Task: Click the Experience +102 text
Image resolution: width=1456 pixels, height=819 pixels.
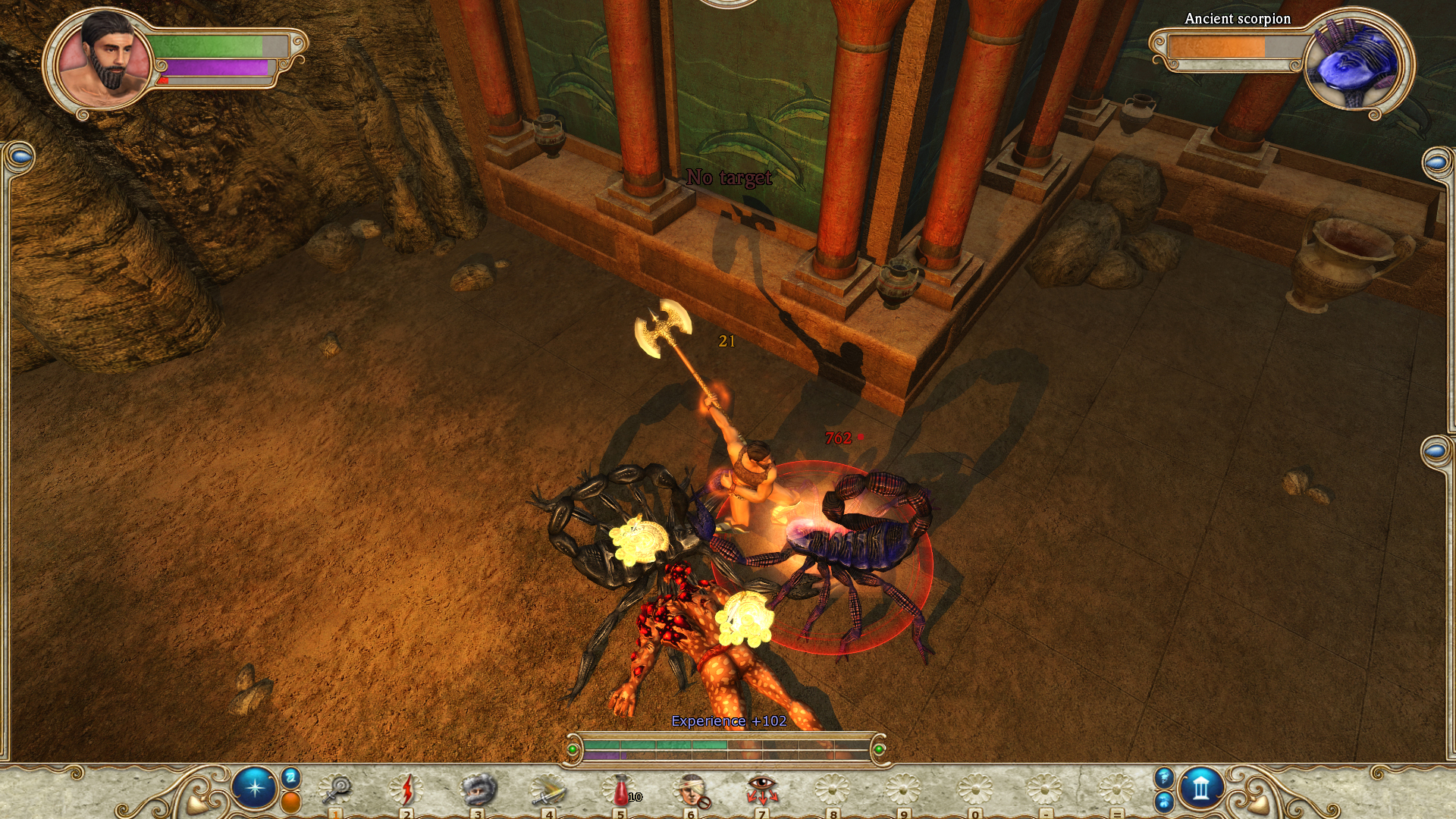Action: click(x=726, y=723)
